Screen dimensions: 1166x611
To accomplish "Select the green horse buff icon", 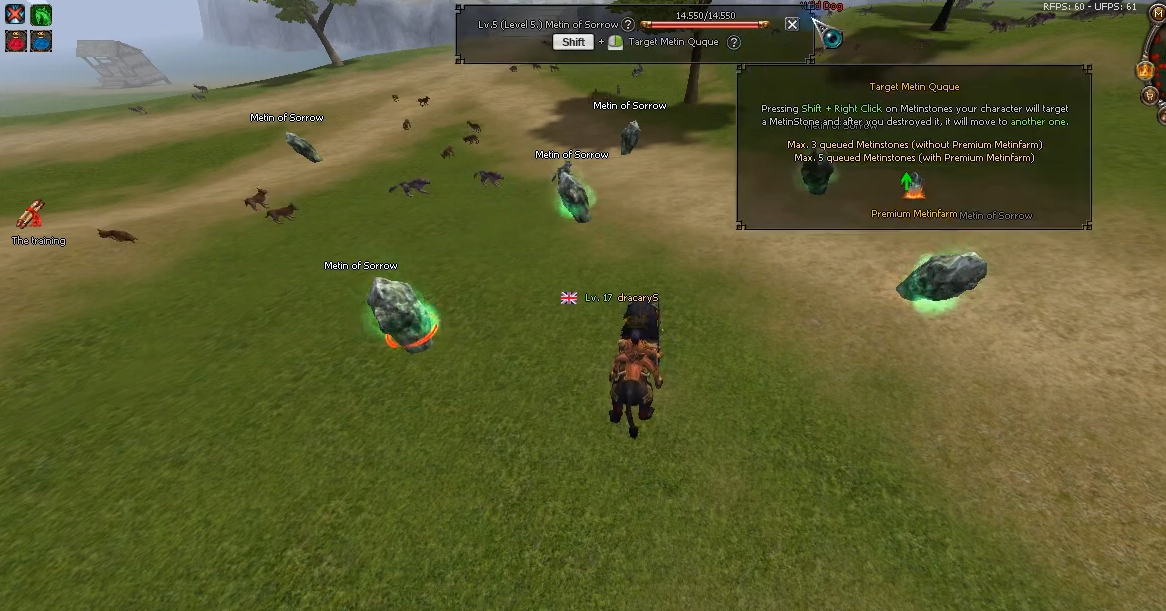I will (41, 15).
